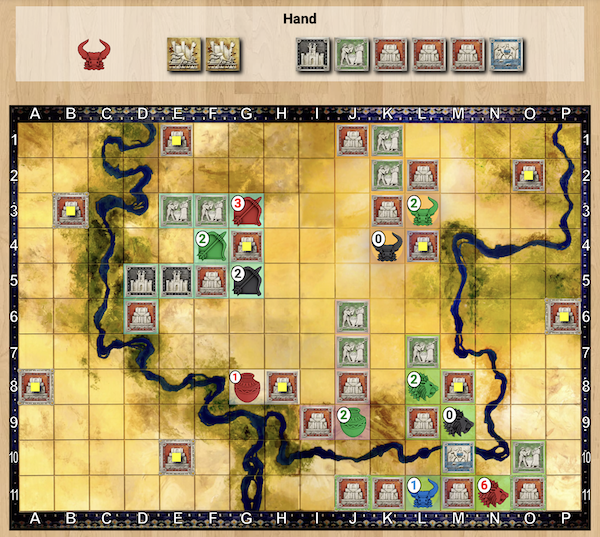Select the red pot leader by the river
The width and height of the screenshot is (600, 537).
pos(246,387)
